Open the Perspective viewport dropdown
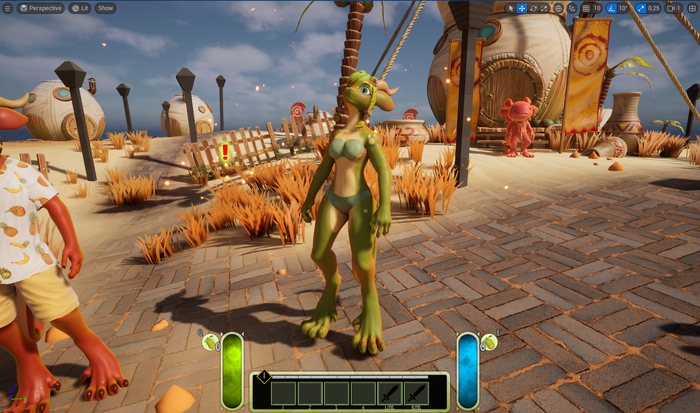Viewport: 700px width, 413px height. point(39,8)
